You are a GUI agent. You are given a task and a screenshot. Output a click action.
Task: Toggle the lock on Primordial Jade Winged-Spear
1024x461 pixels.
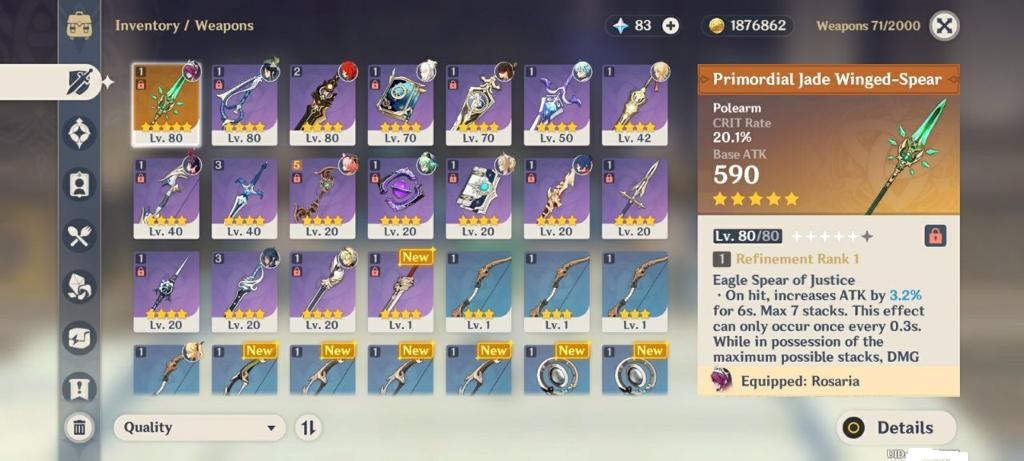point(935,236)
